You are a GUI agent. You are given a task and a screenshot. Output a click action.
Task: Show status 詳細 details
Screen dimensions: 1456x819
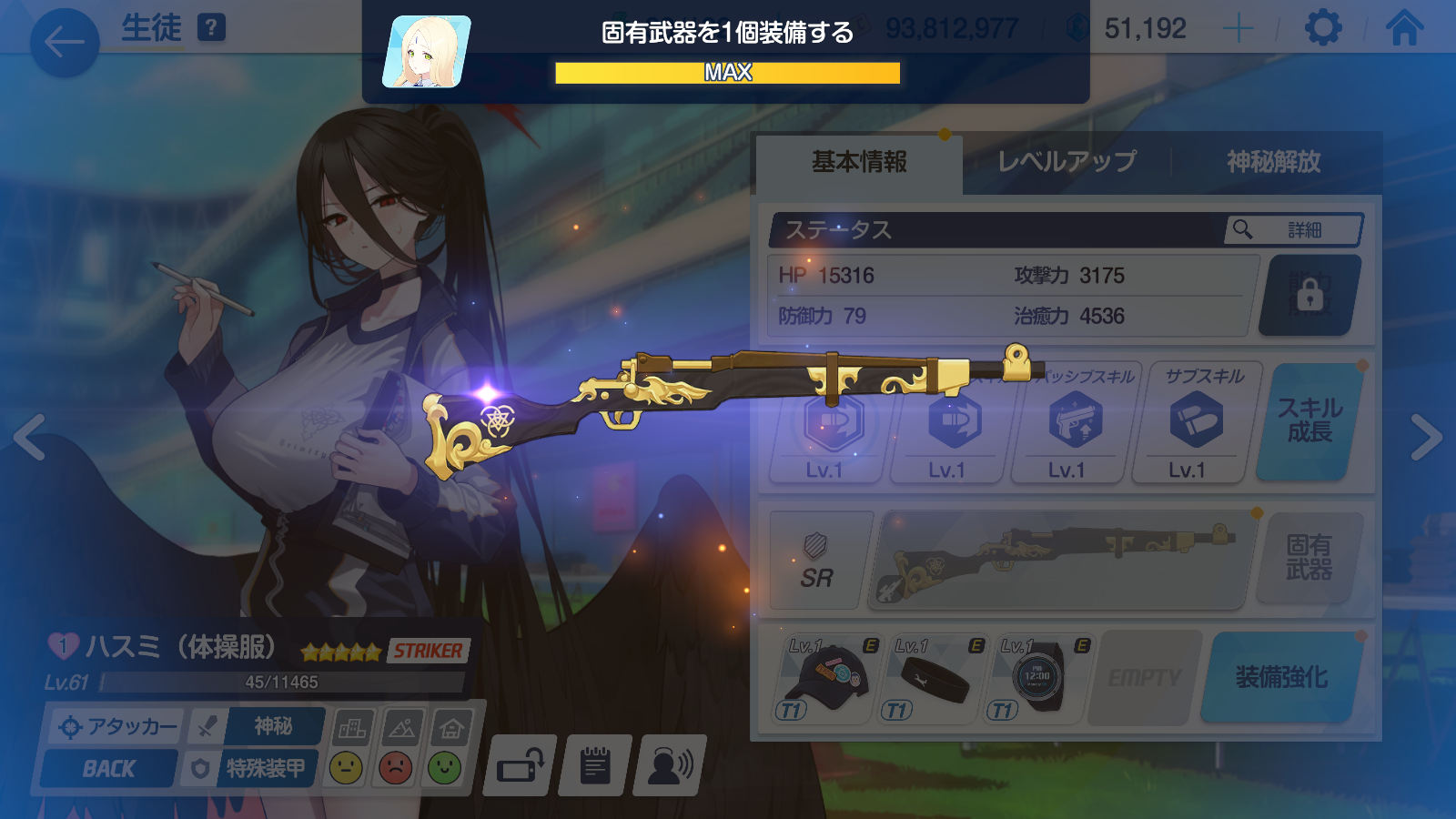click(x=1293, y=230)
